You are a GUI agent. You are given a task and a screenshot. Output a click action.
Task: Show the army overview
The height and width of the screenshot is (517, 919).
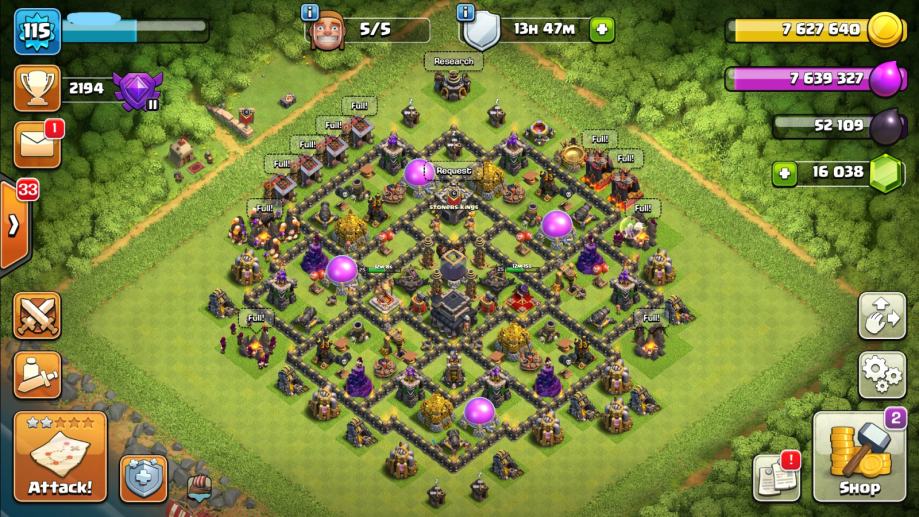point(36,375)
